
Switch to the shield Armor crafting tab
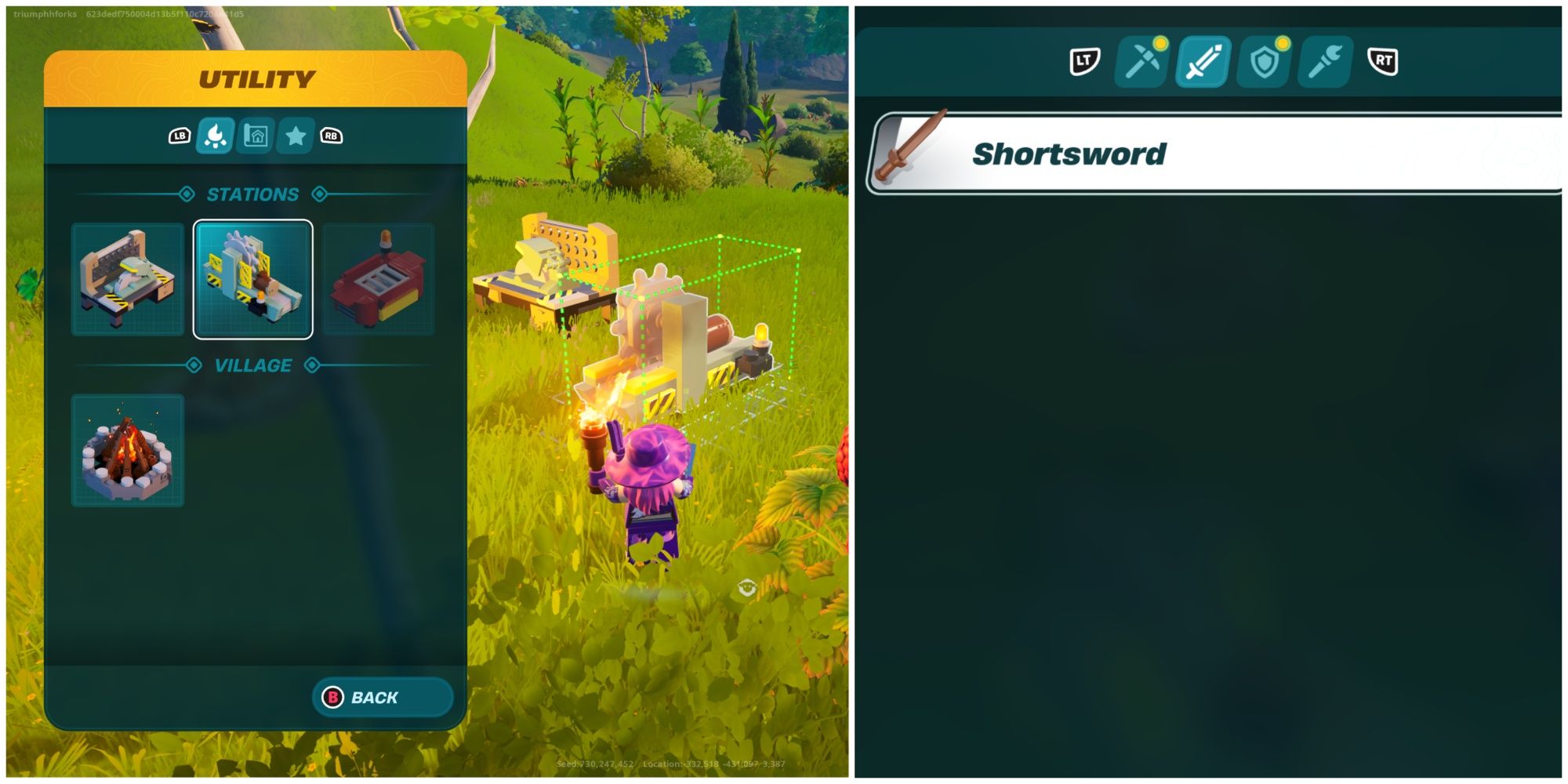pos(1263,64)
